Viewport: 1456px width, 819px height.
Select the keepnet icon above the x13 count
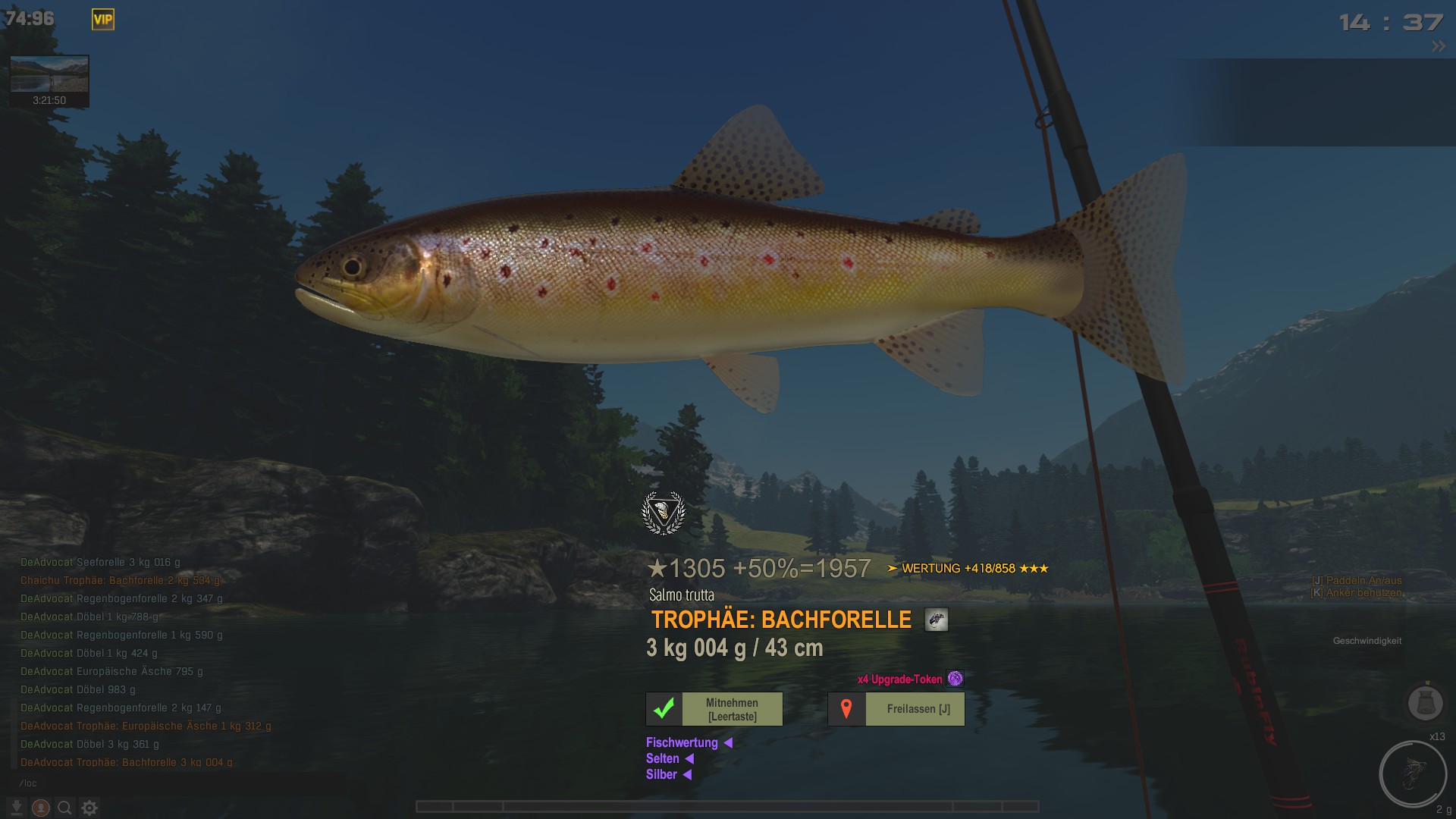coord(1425,702)
